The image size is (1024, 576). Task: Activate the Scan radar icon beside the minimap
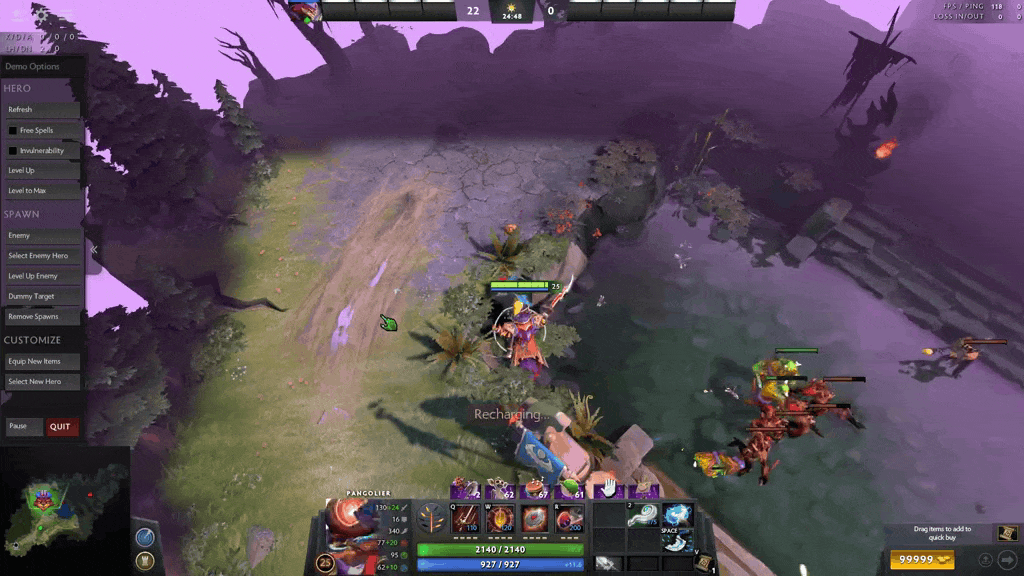145,537
